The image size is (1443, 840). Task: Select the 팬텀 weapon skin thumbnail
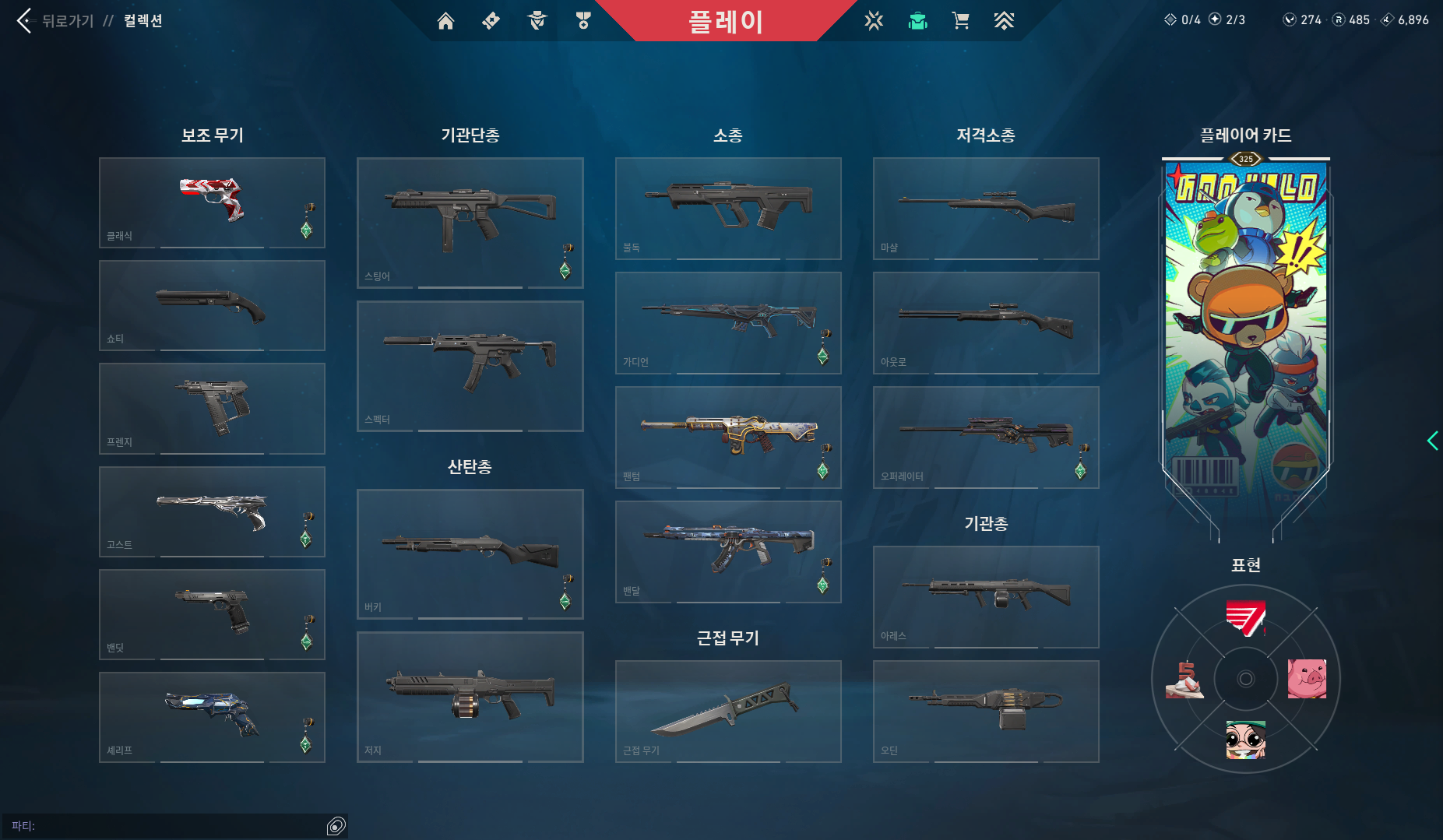[x=728, y=438]
